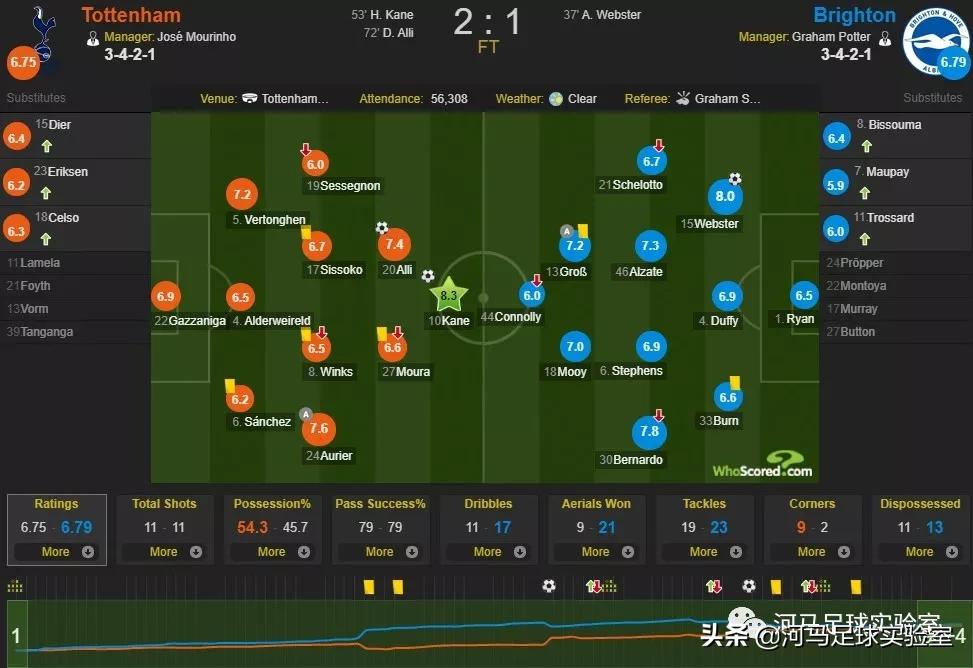Open Brighton team name link
This screenshot has width=973, height=668.
[x=854, y=15]
